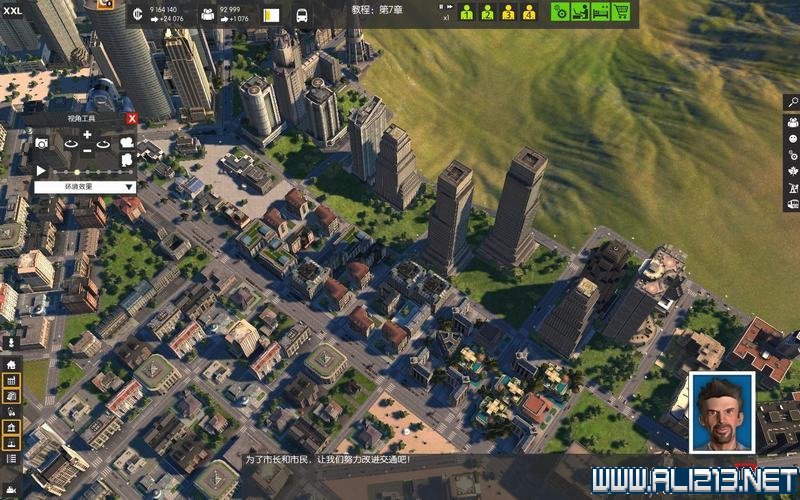Open the housing build menu (house icon)

11,364
